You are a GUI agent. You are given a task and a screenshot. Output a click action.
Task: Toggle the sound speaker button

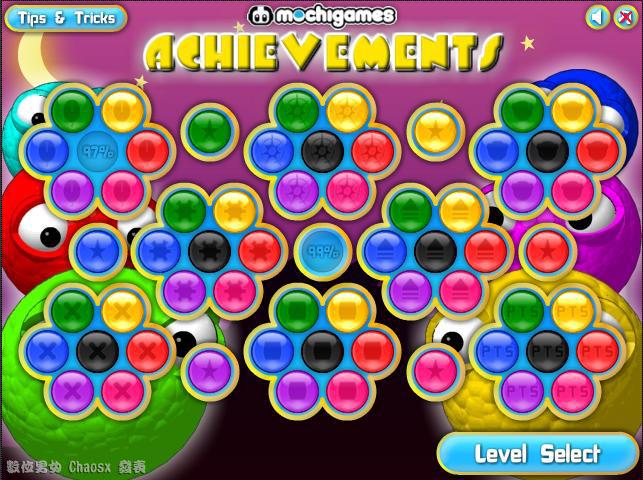coord(597,17)
